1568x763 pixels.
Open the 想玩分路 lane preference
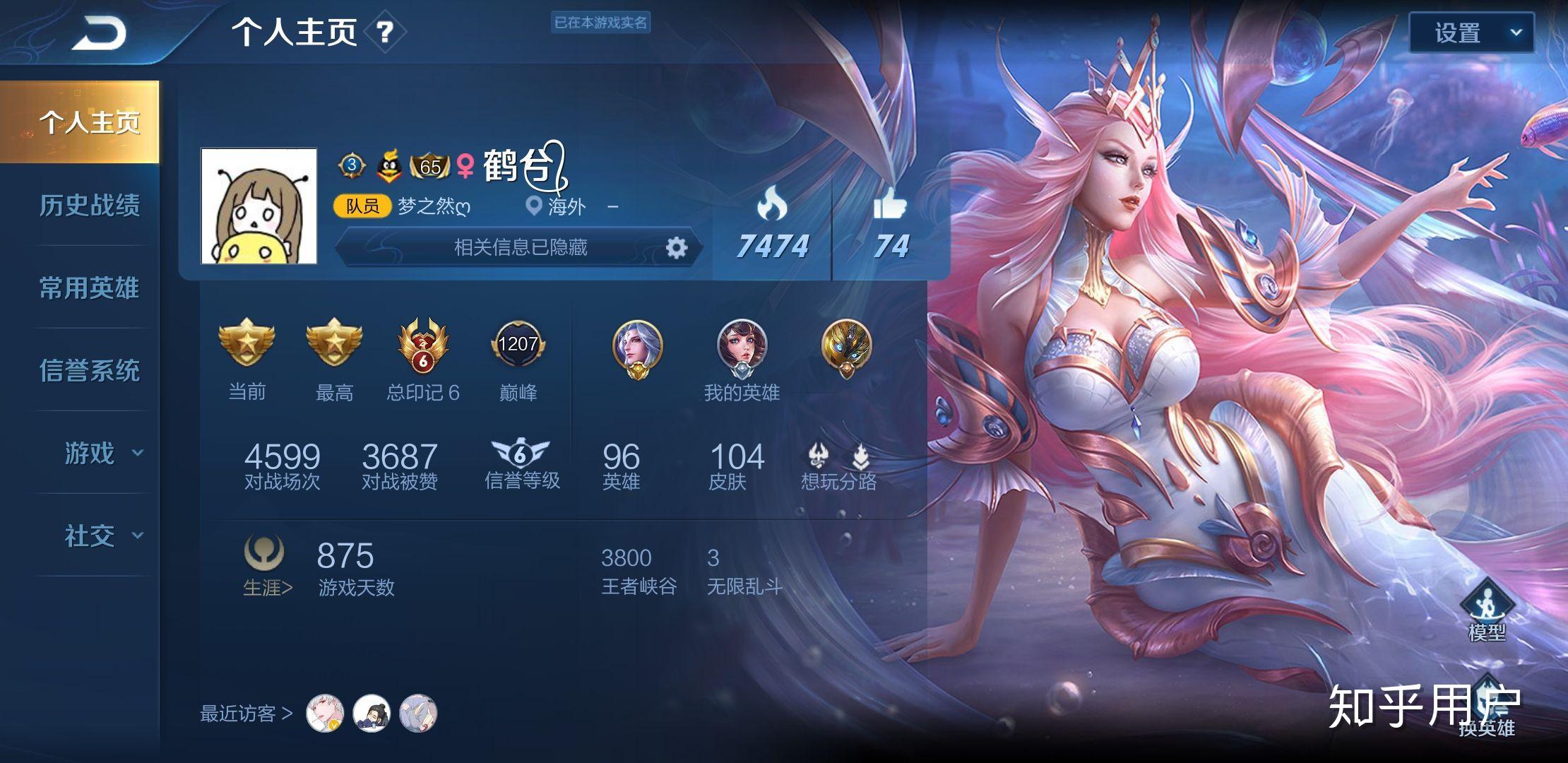(x=838, y=465)
